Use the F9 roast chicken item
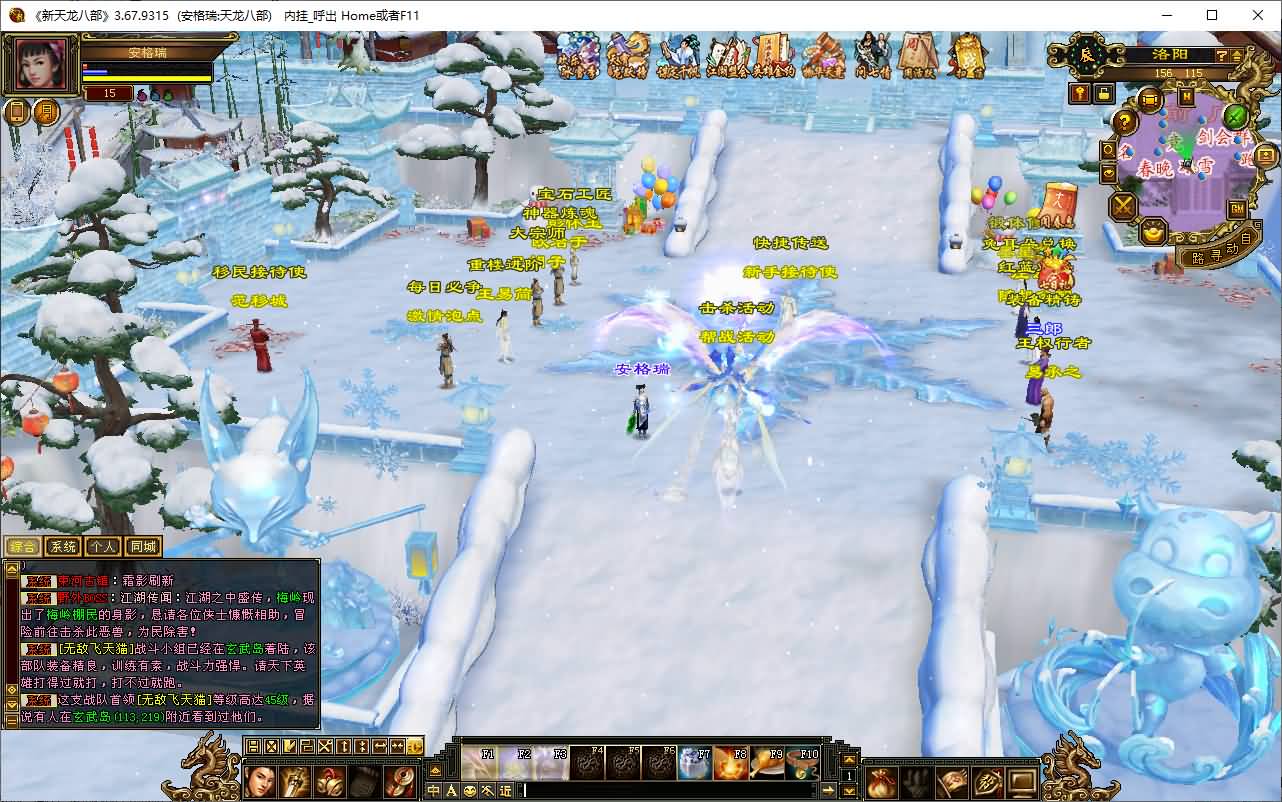The height and width of the screenshot is (802, 1282). click(x=767, y=763)
